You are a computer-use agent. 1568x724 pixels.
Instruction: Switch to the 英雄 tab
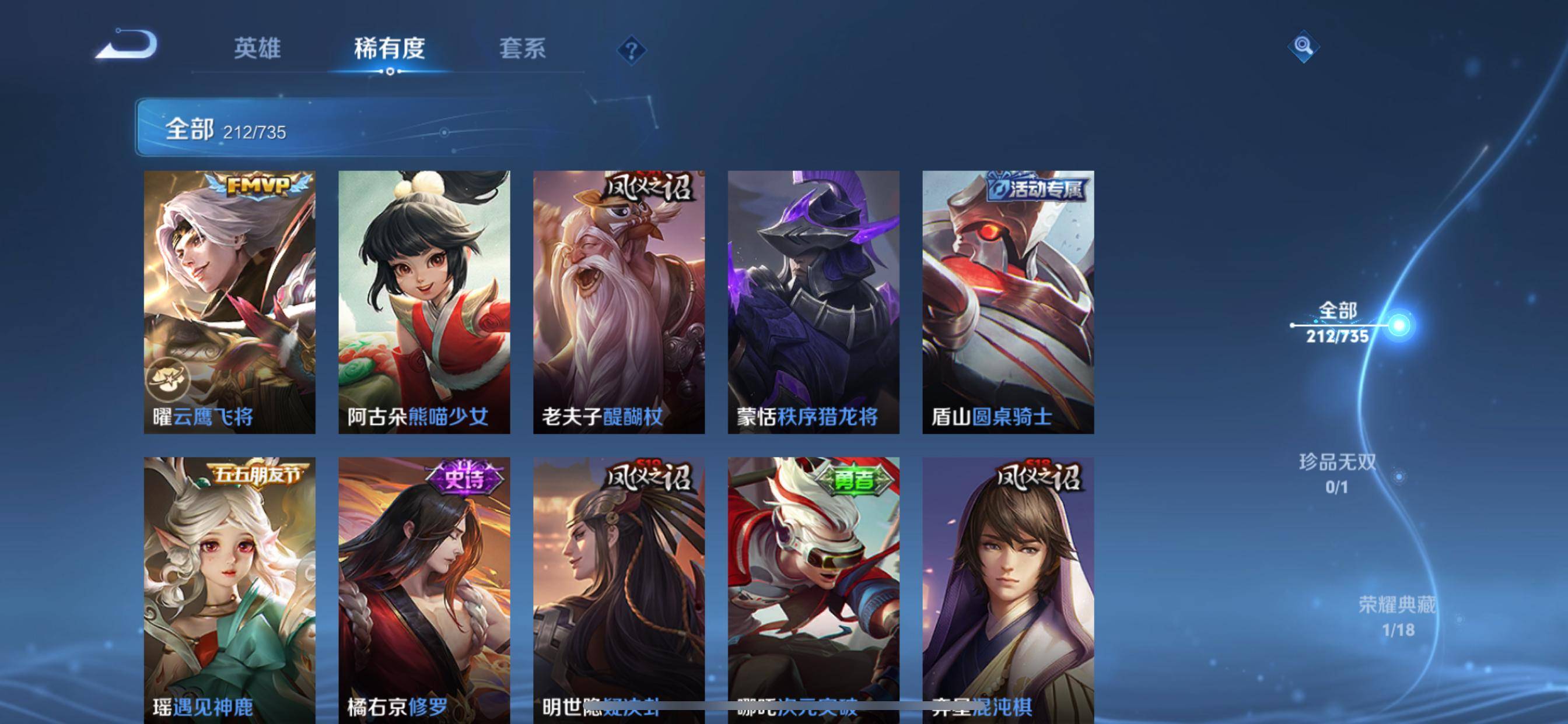click(x=256, y=48)
